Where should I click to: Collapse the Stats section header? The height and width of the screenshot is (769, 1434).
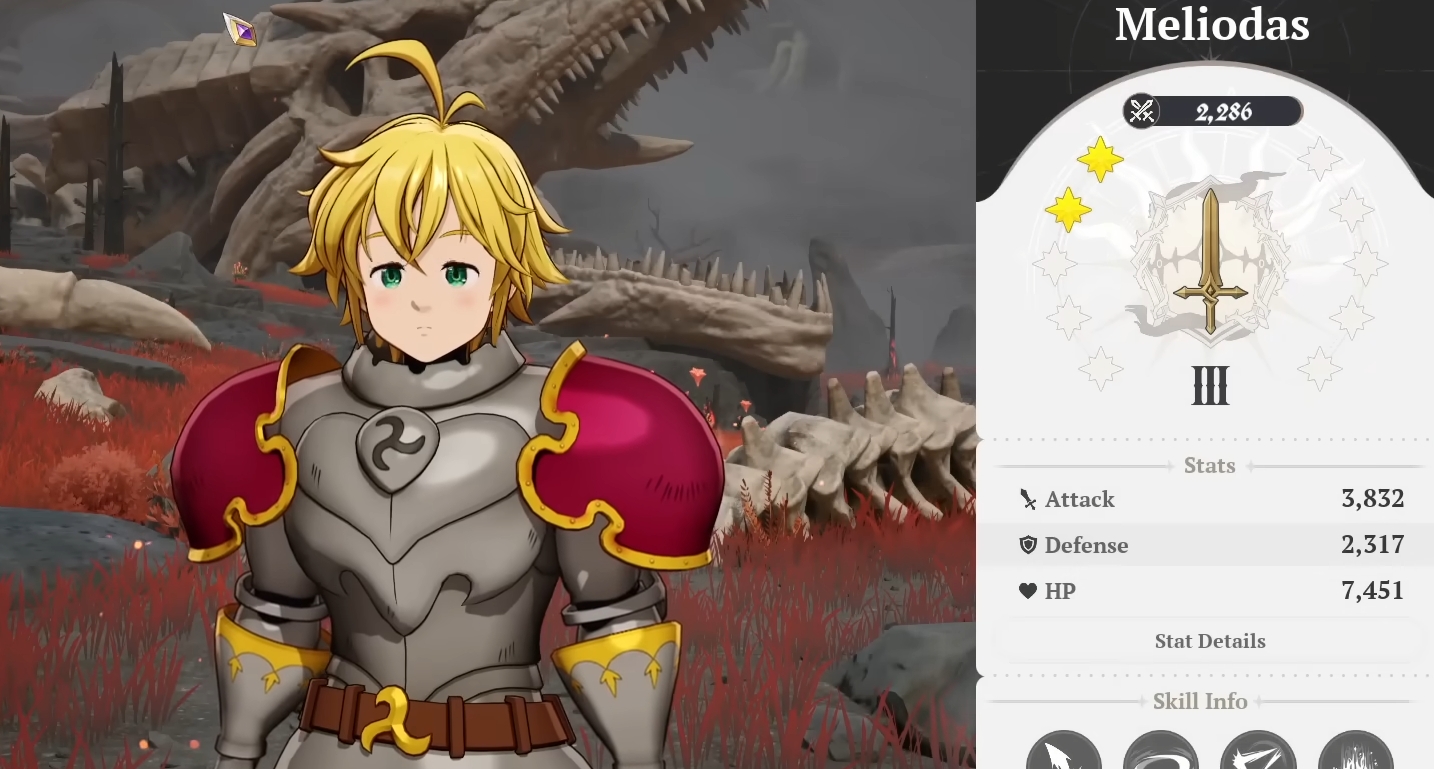pos(1209,465)
